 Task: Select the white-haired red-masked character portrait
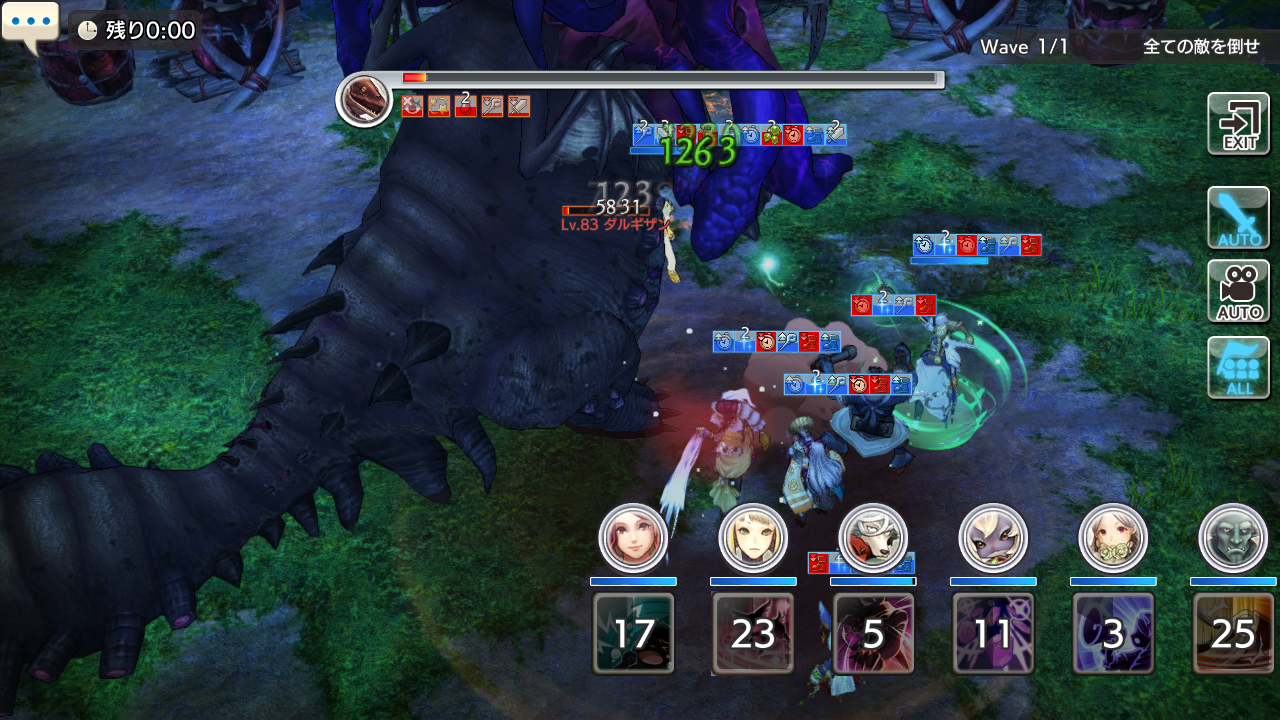coord(873,538)
